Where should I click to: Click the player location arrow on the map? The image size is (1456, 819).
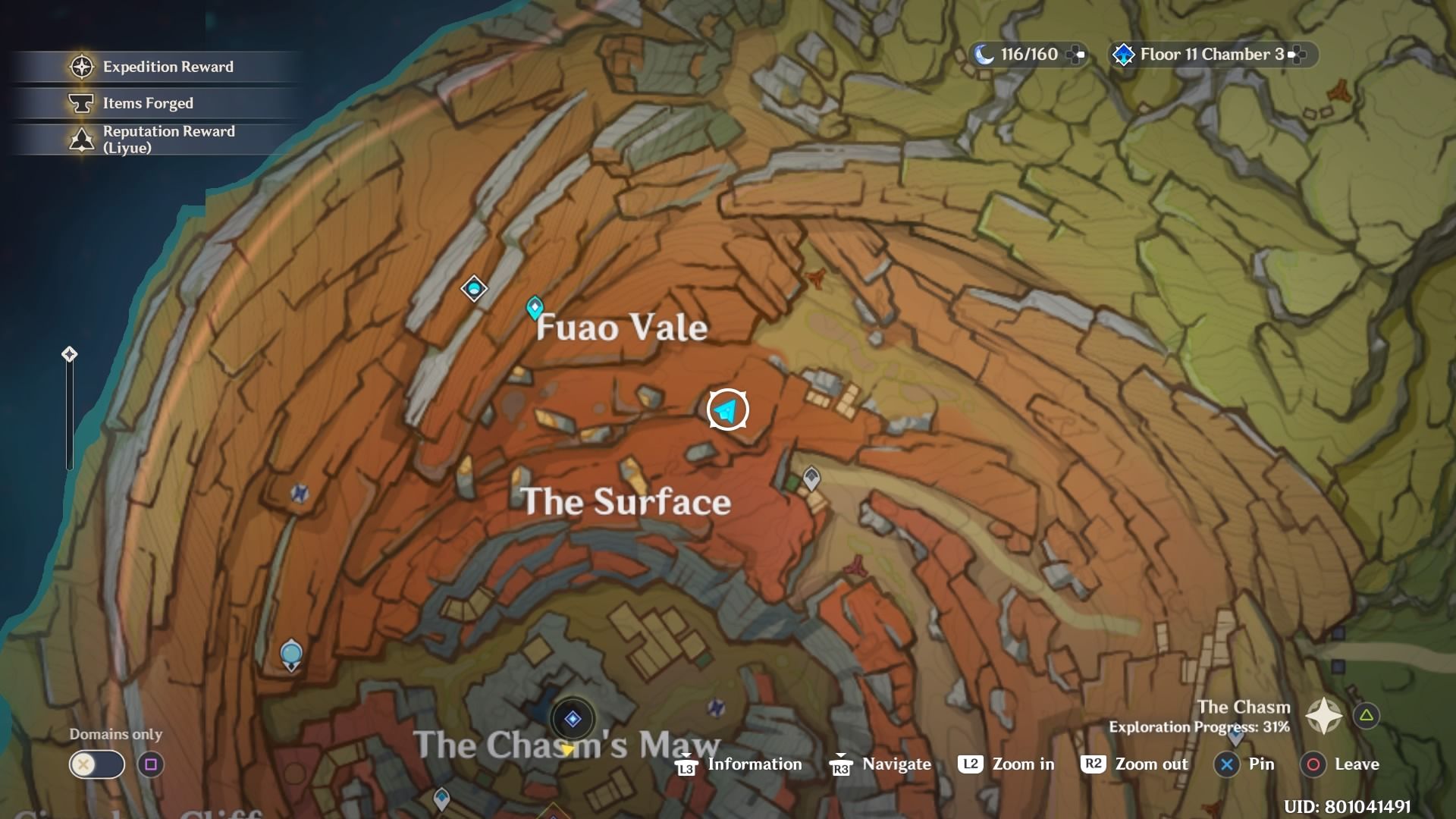click(x=727, y=409)
